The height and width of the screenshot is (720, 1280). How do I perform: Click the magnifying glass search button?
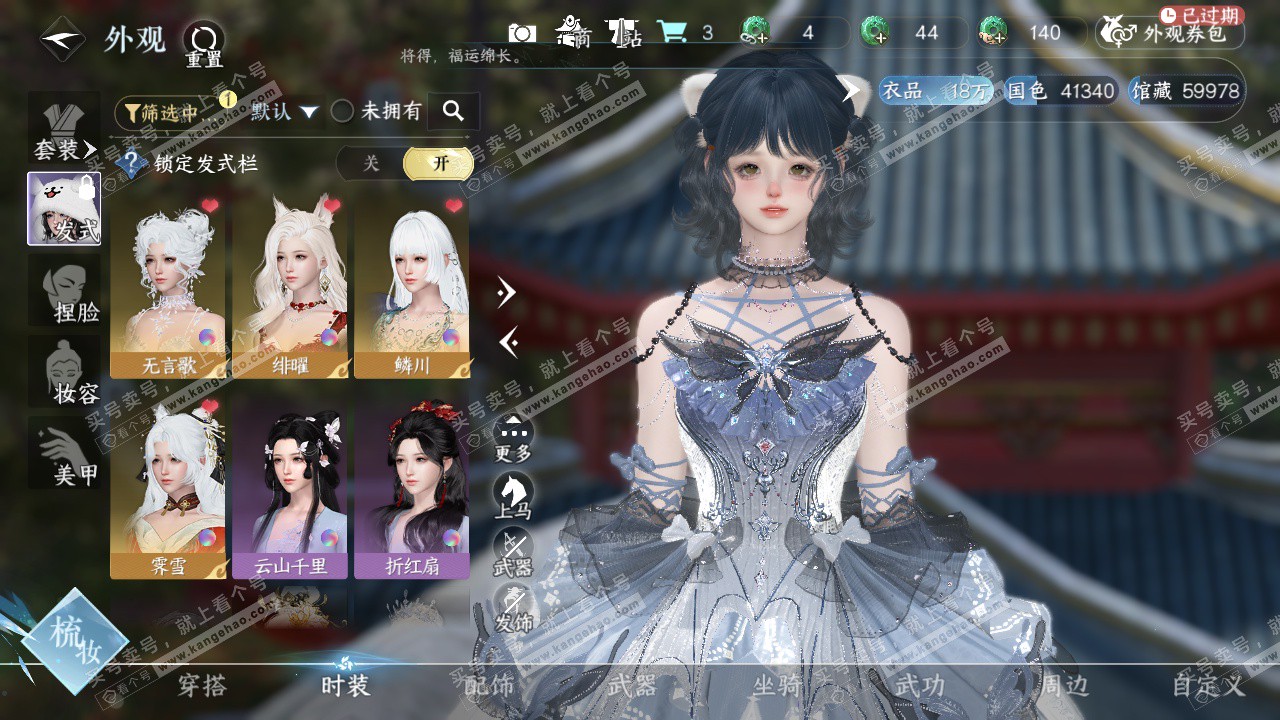coord(453,111)
